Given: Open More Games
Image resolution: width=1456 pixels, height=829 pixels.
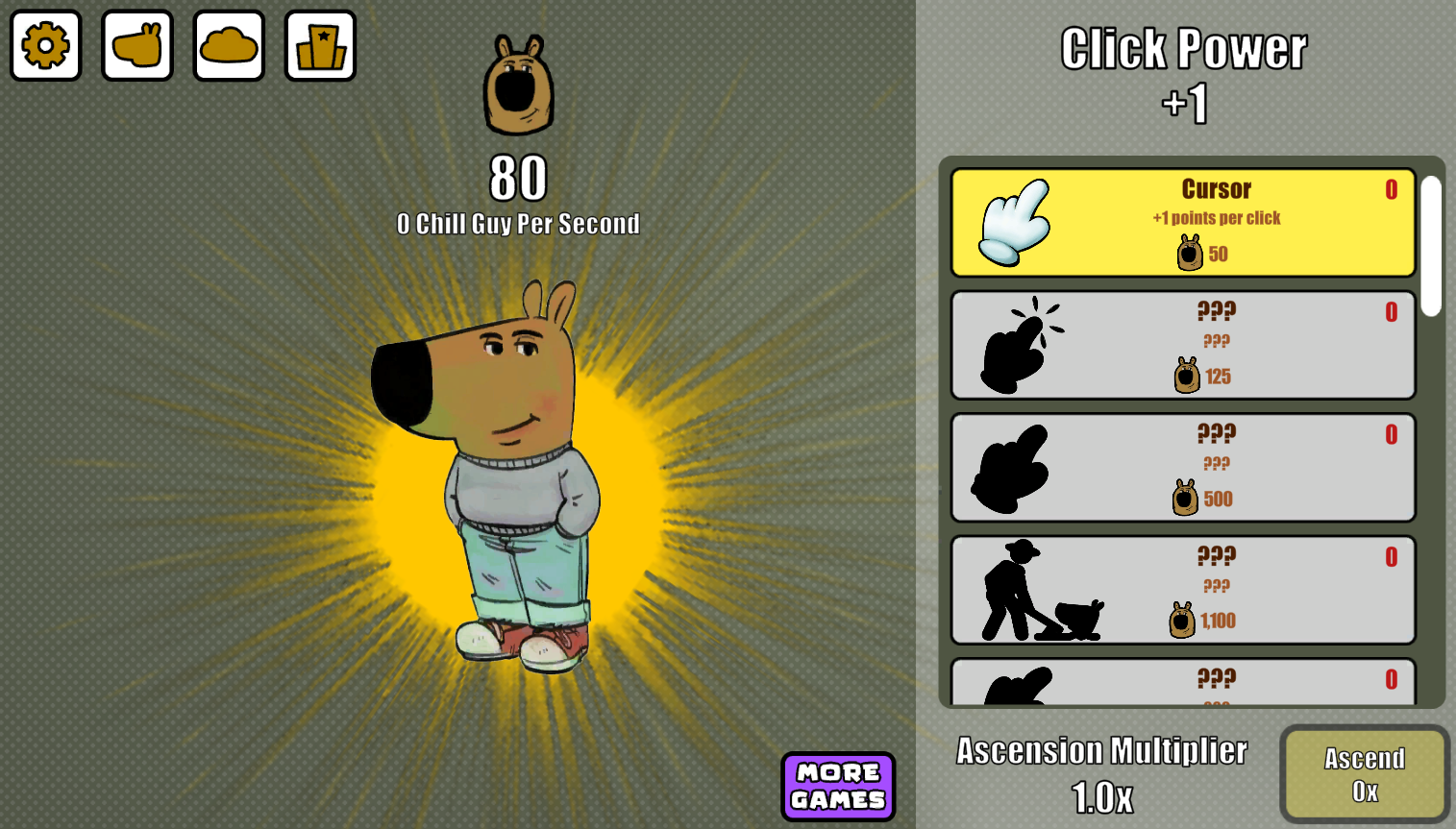Looking at the screenshot, I should [838, 786].
